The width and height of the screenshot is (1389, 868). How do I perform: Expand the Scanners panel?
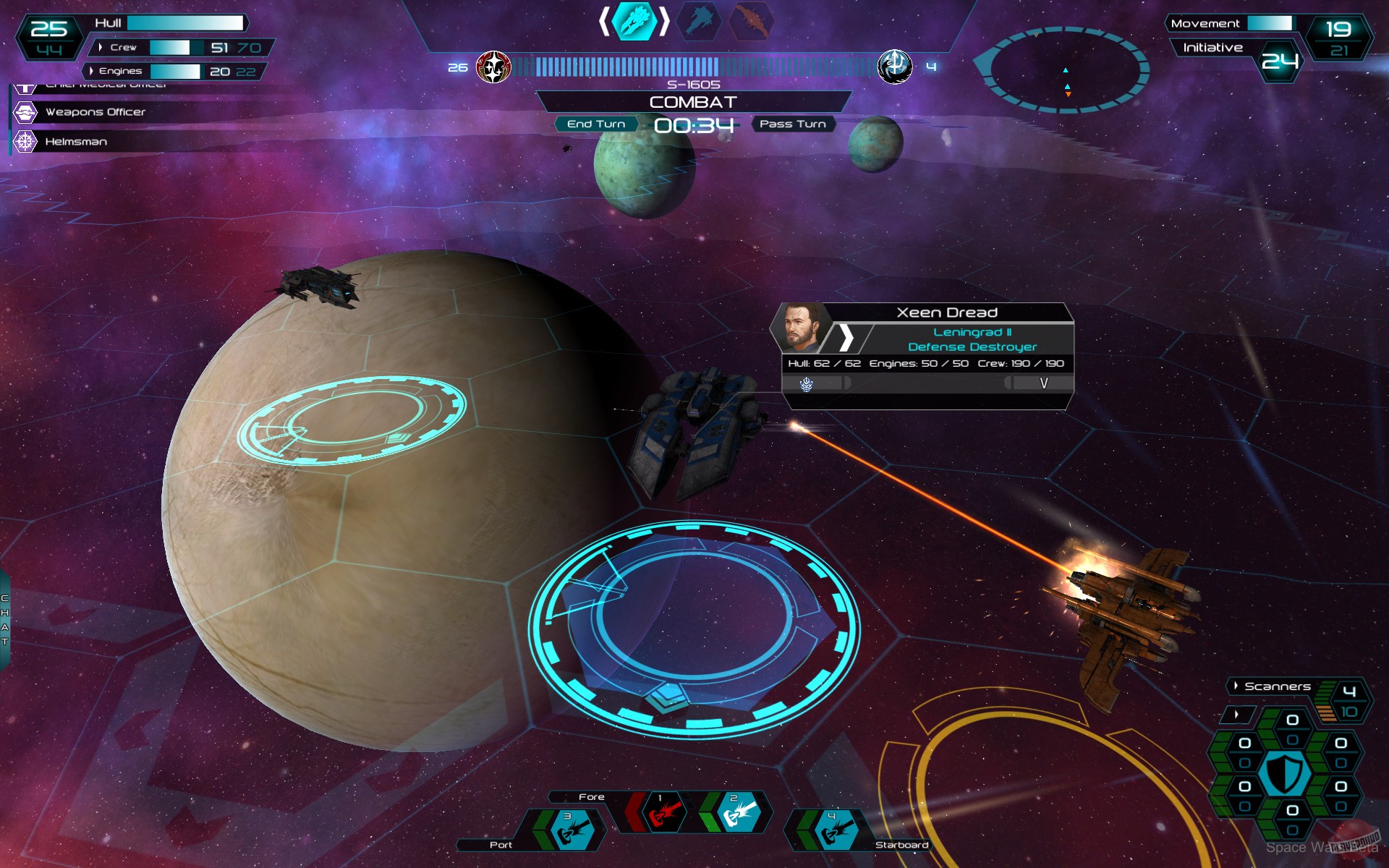(x=1235, y=686)
